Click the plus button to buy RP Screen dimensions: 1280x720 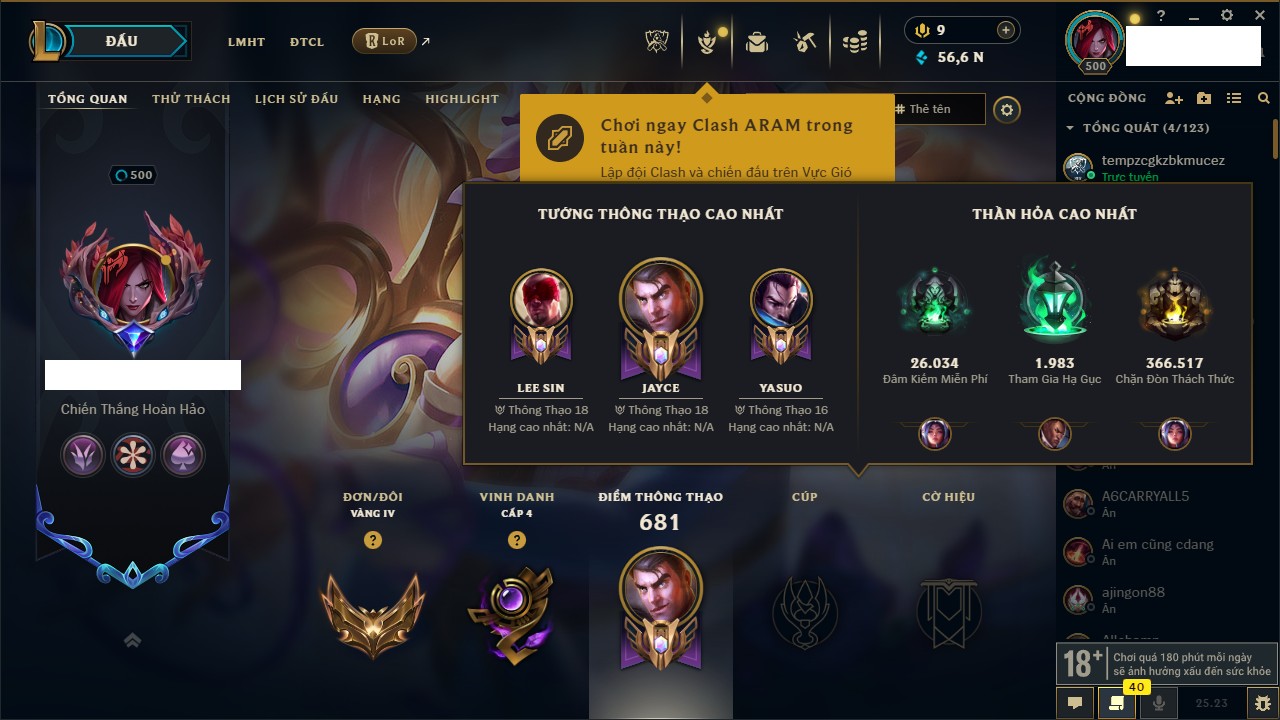click(x=1006, y=30)
